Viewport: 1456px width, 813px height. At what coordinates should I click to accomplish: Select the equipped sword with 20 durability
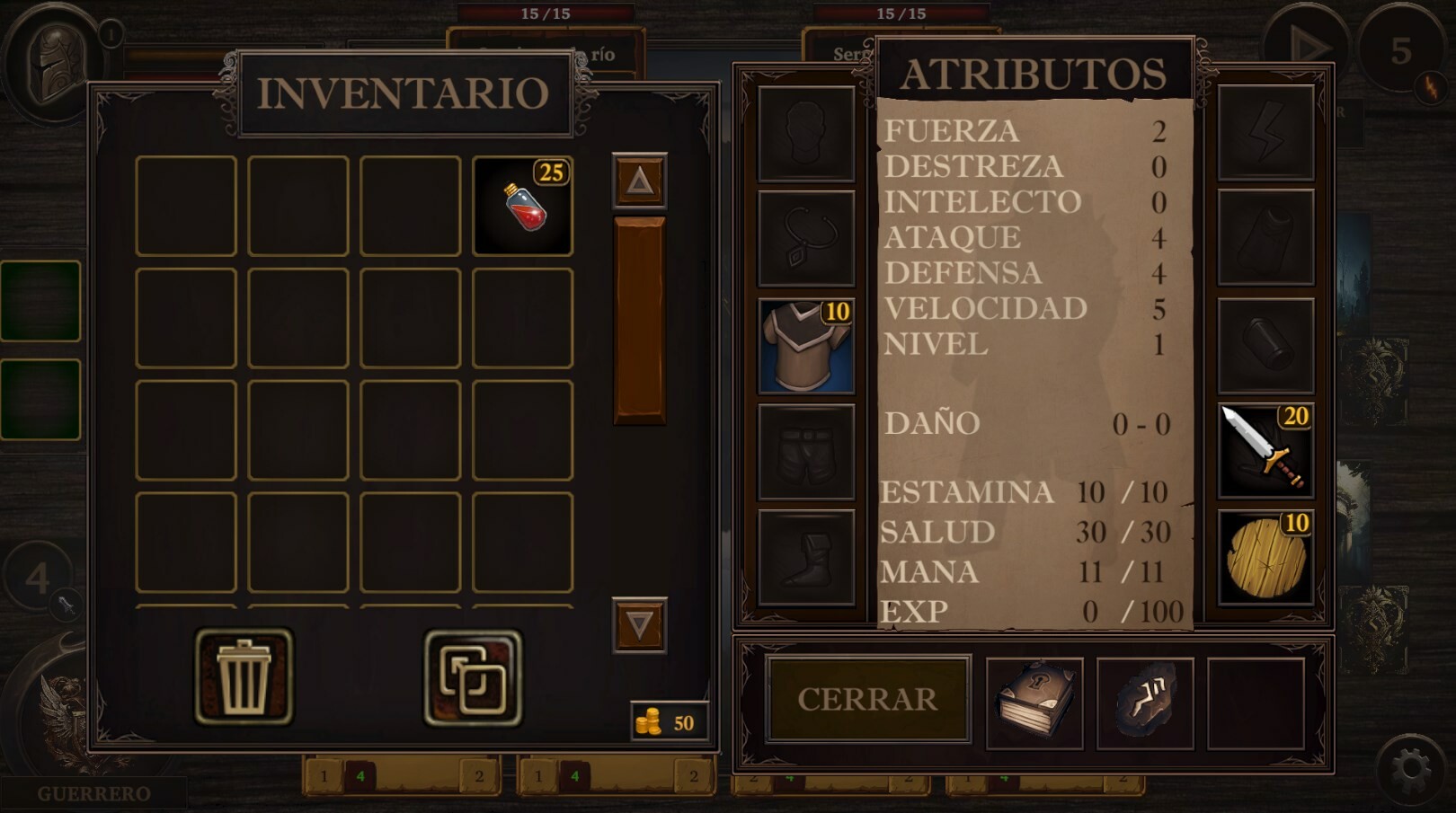(1264, 447)
